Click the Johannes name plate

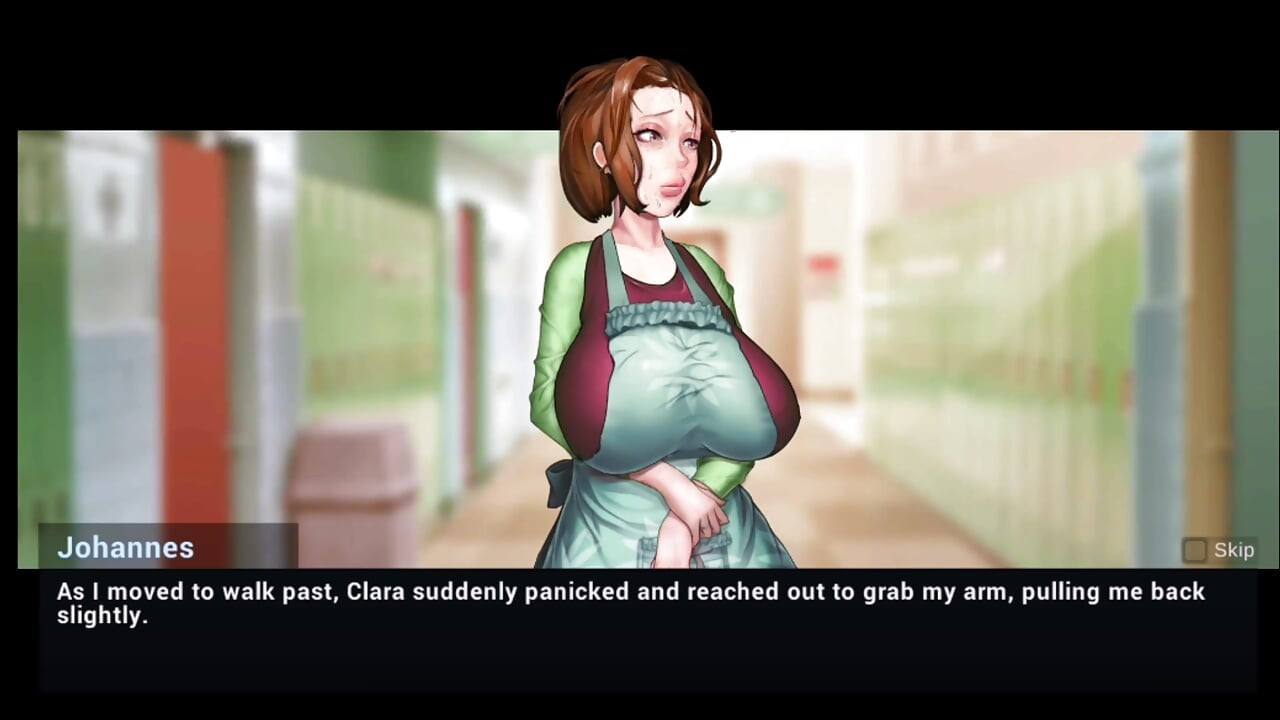coord(126,548)
